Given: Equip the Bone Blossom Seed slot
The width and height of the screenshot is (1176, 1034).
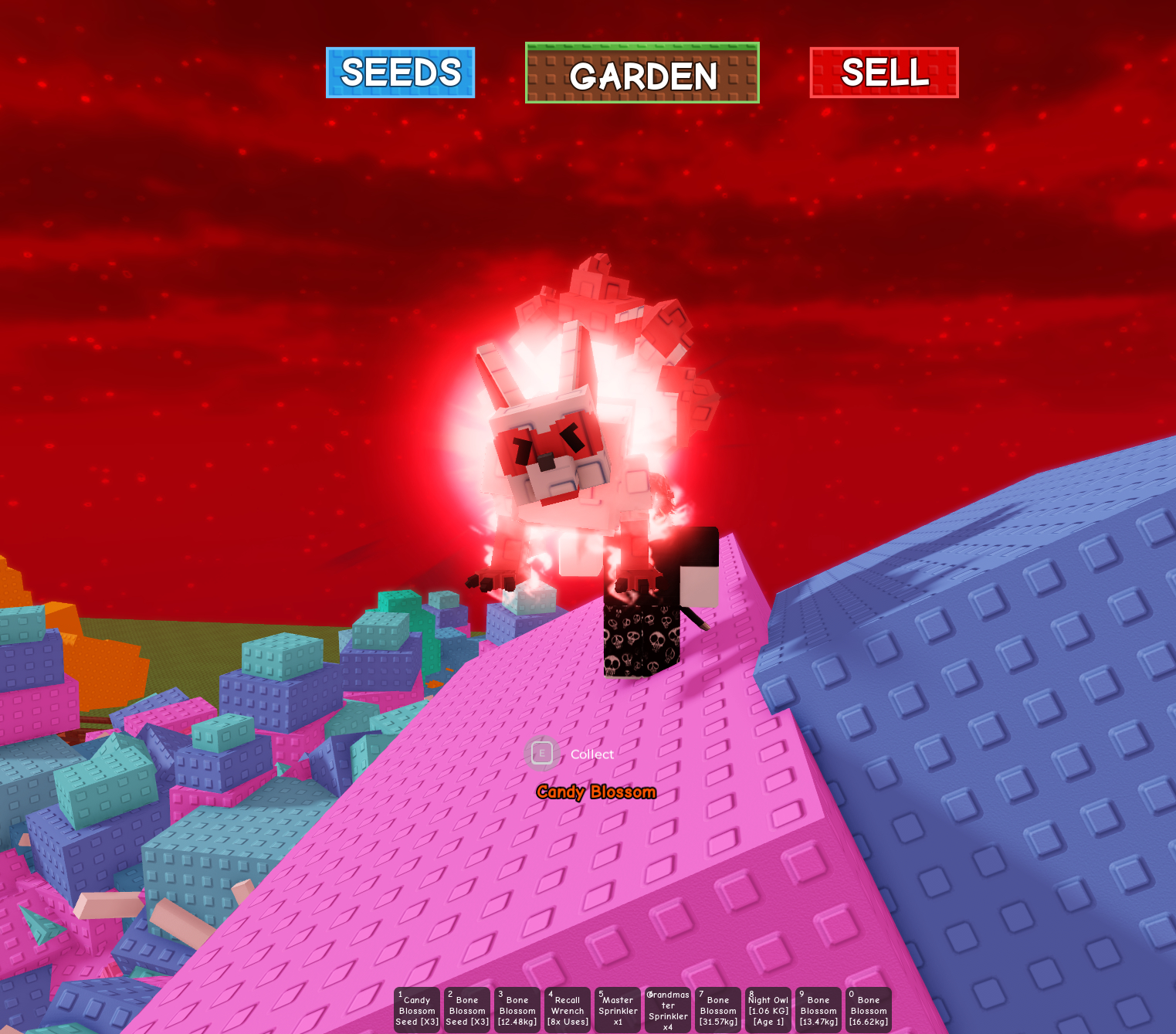Looking at the screenshot, I should (467, 1010).
